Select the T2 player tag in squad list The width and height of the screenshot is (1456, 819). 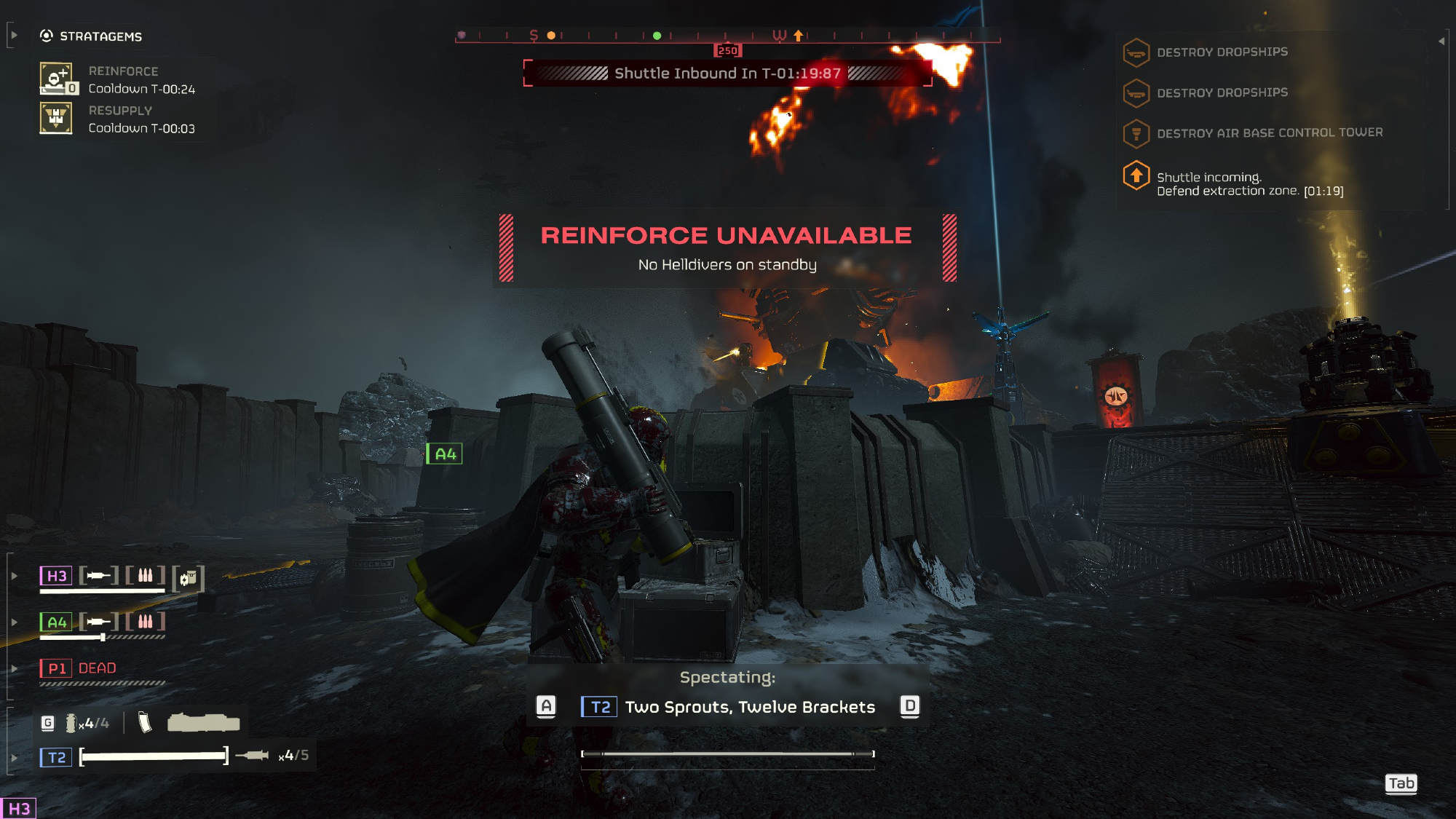coord(56,757)
